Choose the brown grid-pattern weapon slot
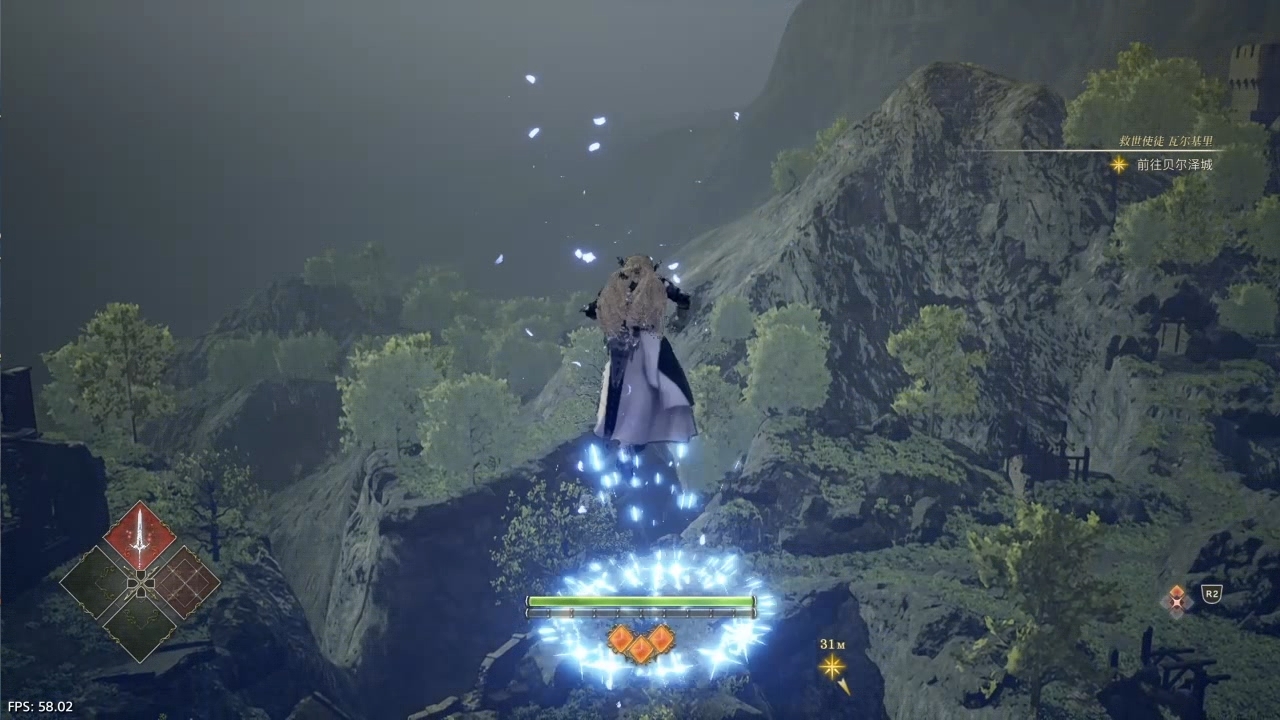This screenshot has height=720, width=1280. [x=186, y=580]
